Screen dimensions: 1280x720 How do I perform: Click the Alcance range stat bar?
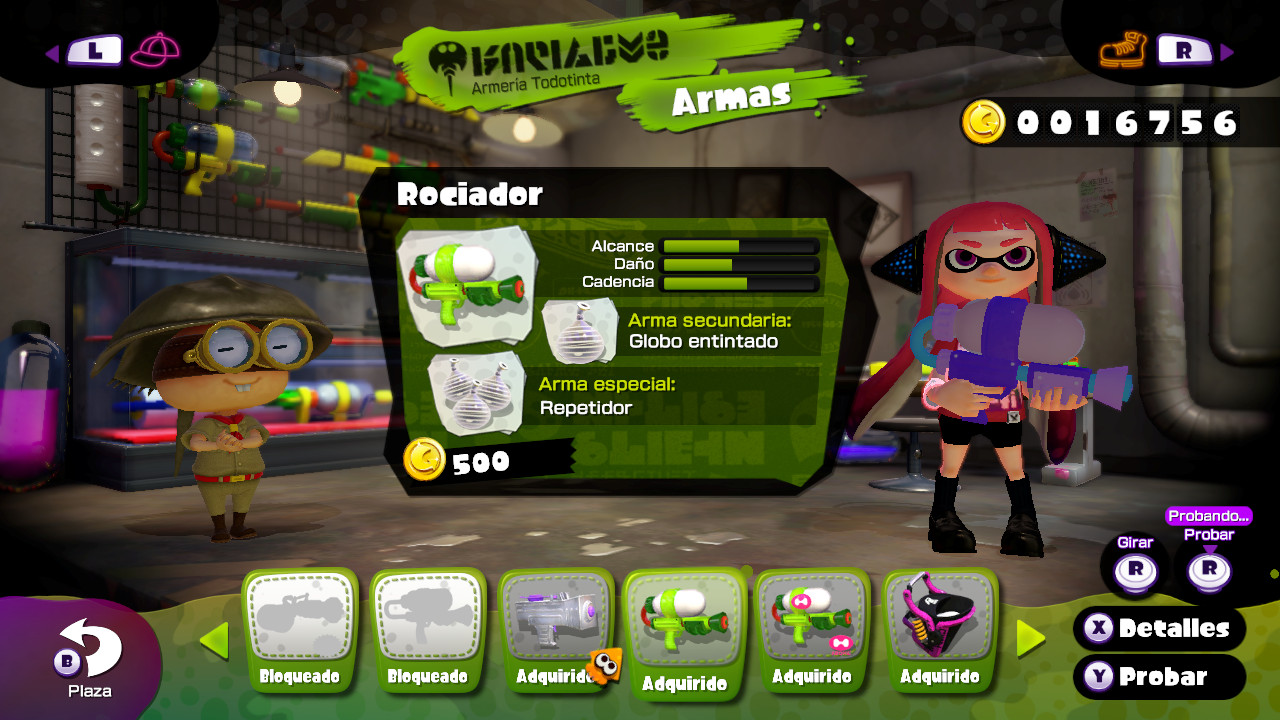click(x=740, y=245)
